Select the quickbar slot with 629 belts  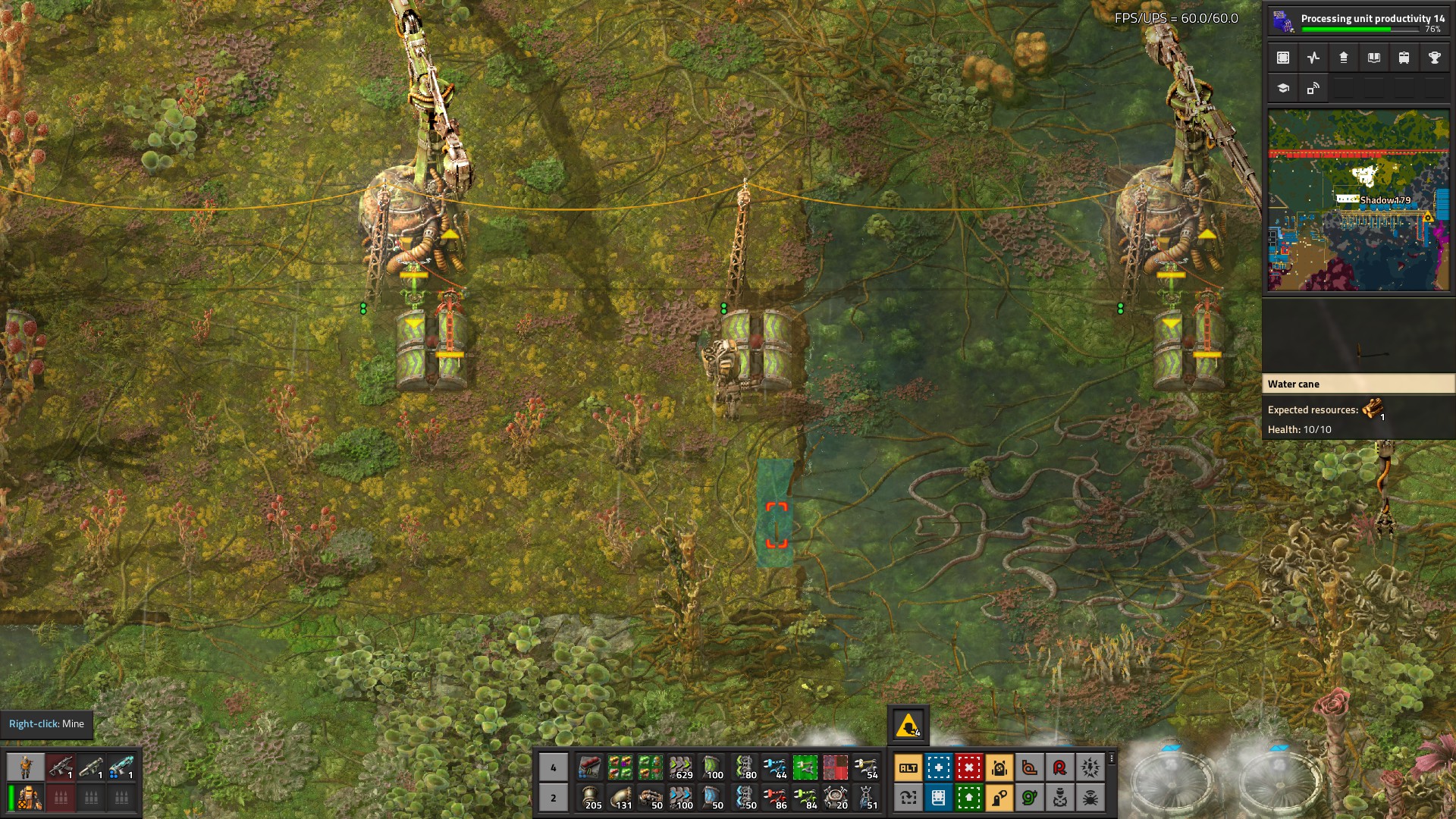pyautogui.click(x=680, y=767)
